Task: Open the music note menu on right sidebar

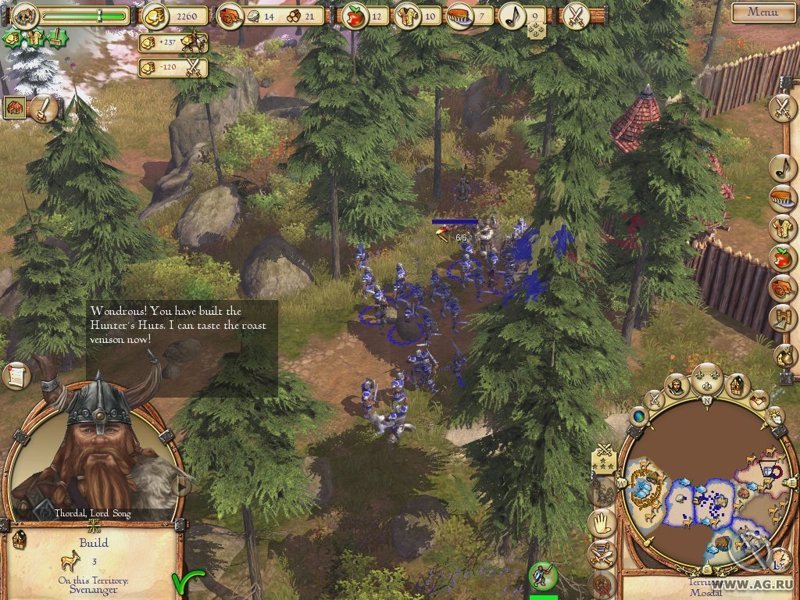Action: coord(782,168)
